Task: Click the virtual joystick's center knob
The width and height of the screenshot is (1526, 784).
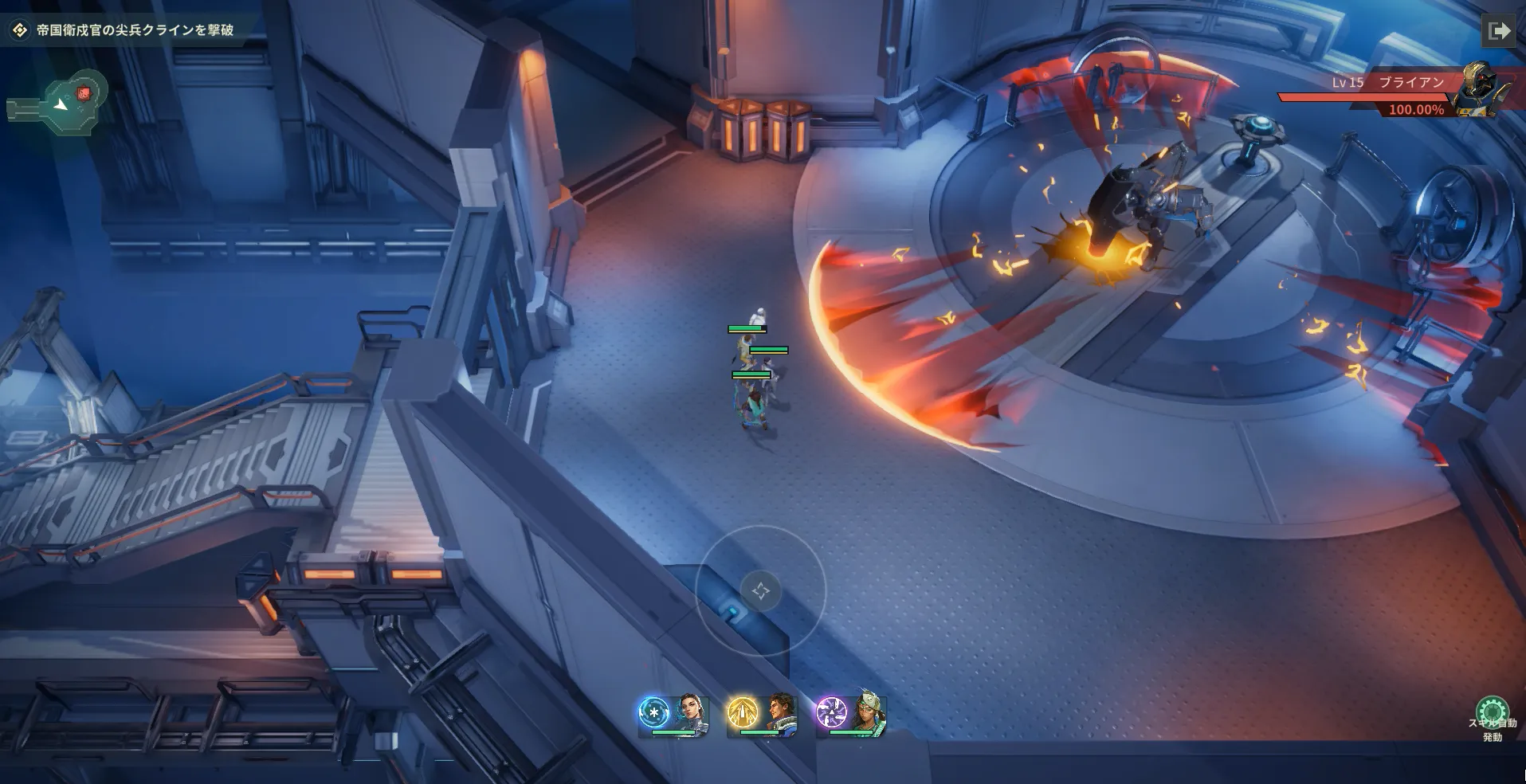Action: click(760, 590)
